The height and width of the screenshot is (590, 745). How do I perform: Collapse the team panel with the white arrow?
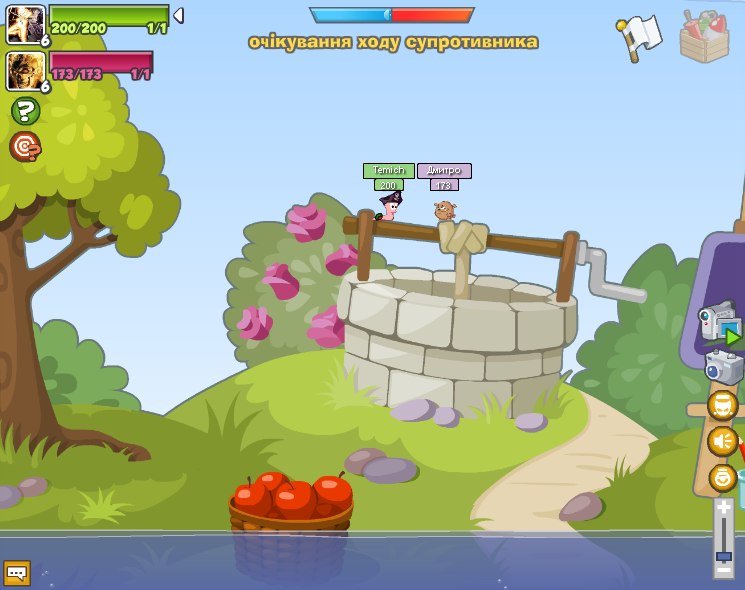pos(178,15)
